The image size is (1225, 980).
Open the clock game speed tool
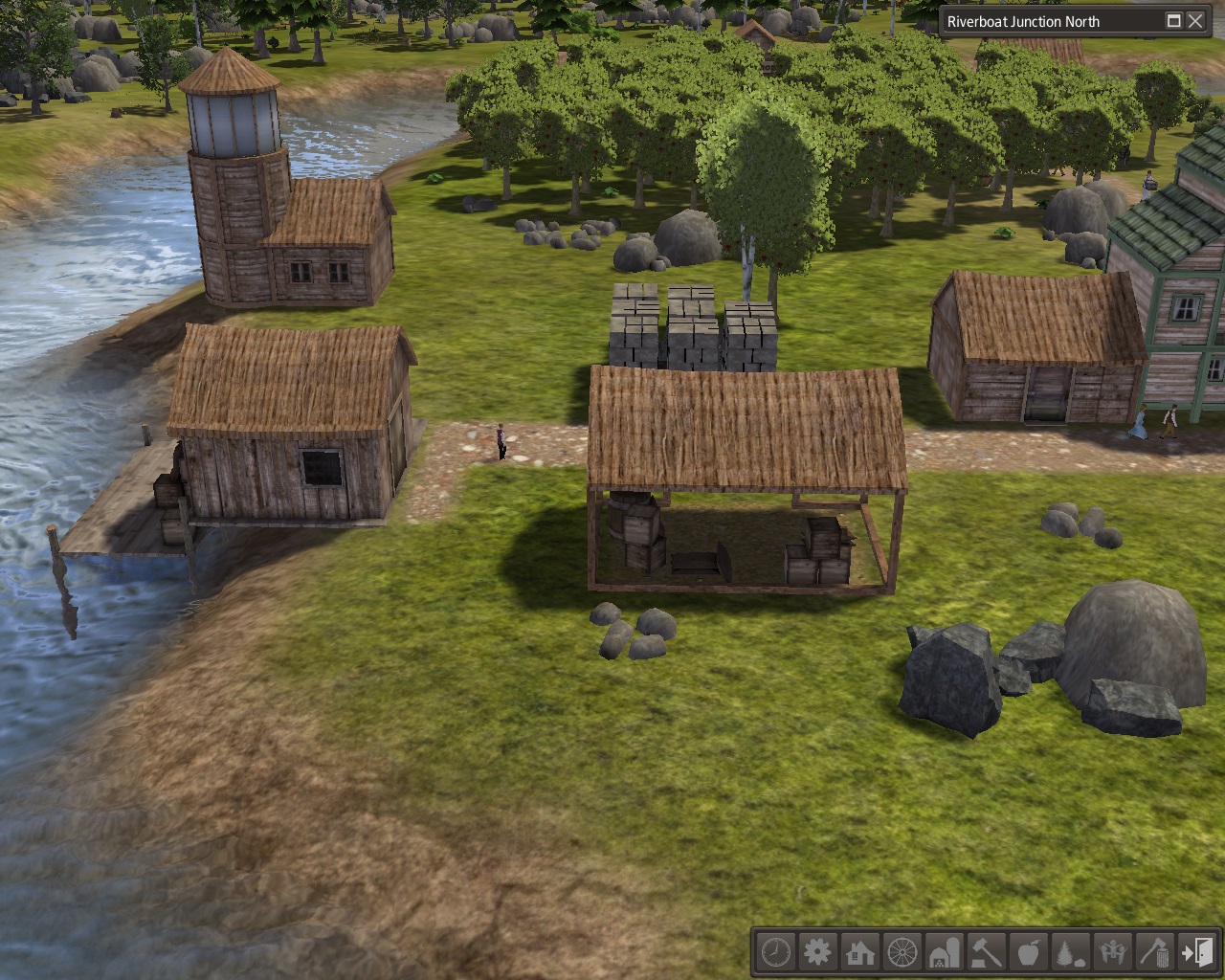[x=775, y=953]
